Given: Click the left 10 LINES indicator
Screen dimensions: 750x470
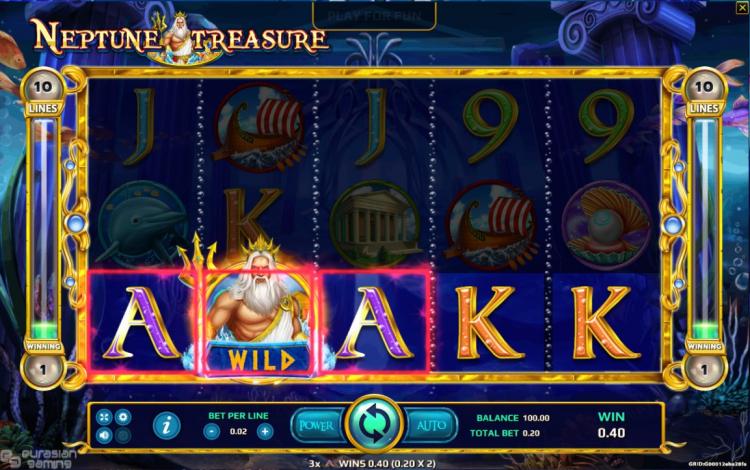Looking at the screenshot, I should click(x=43, y=89).
